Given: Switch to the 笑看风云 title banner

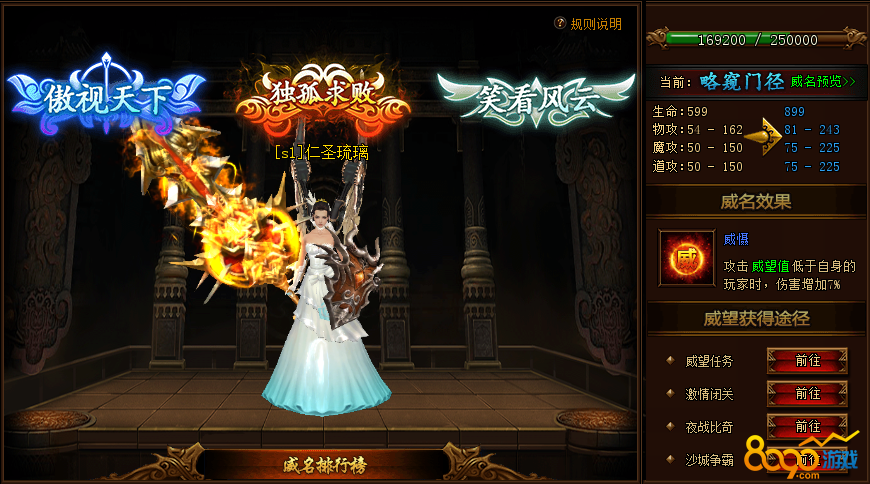Looking at the screenshot, I should click(x=534, y=97).
